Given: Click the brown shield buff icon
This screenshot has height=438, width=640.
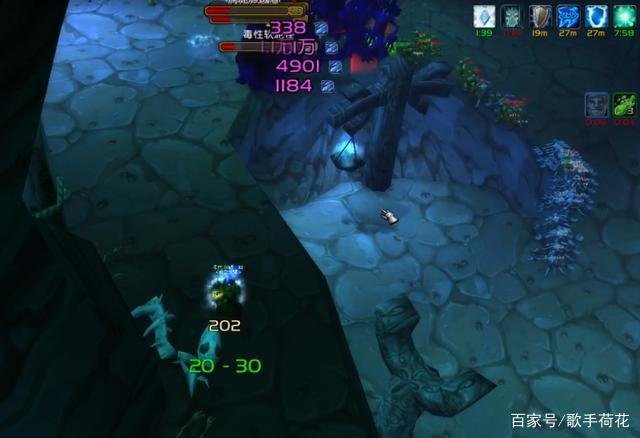Looking at the screenshot, I should click(x=540, y=15).
